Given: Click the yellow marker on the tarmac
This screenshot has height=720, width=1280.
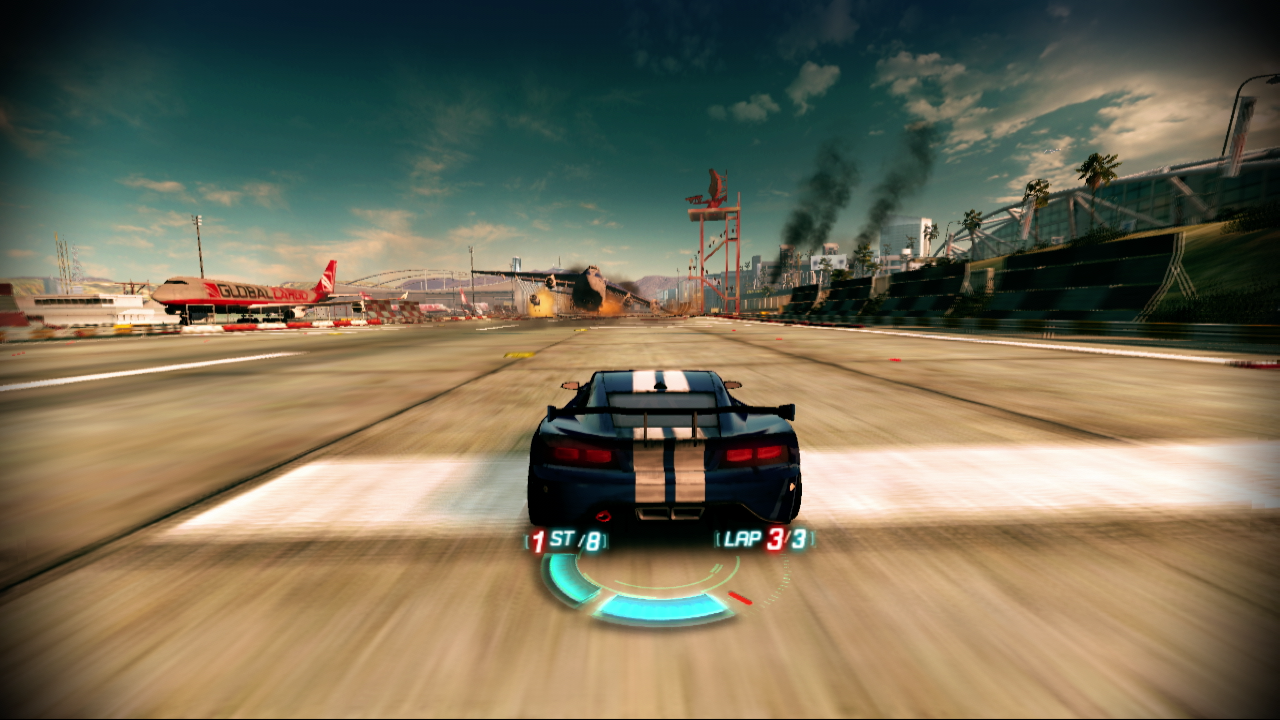Looking at the screenshot, I should [518, 355].
